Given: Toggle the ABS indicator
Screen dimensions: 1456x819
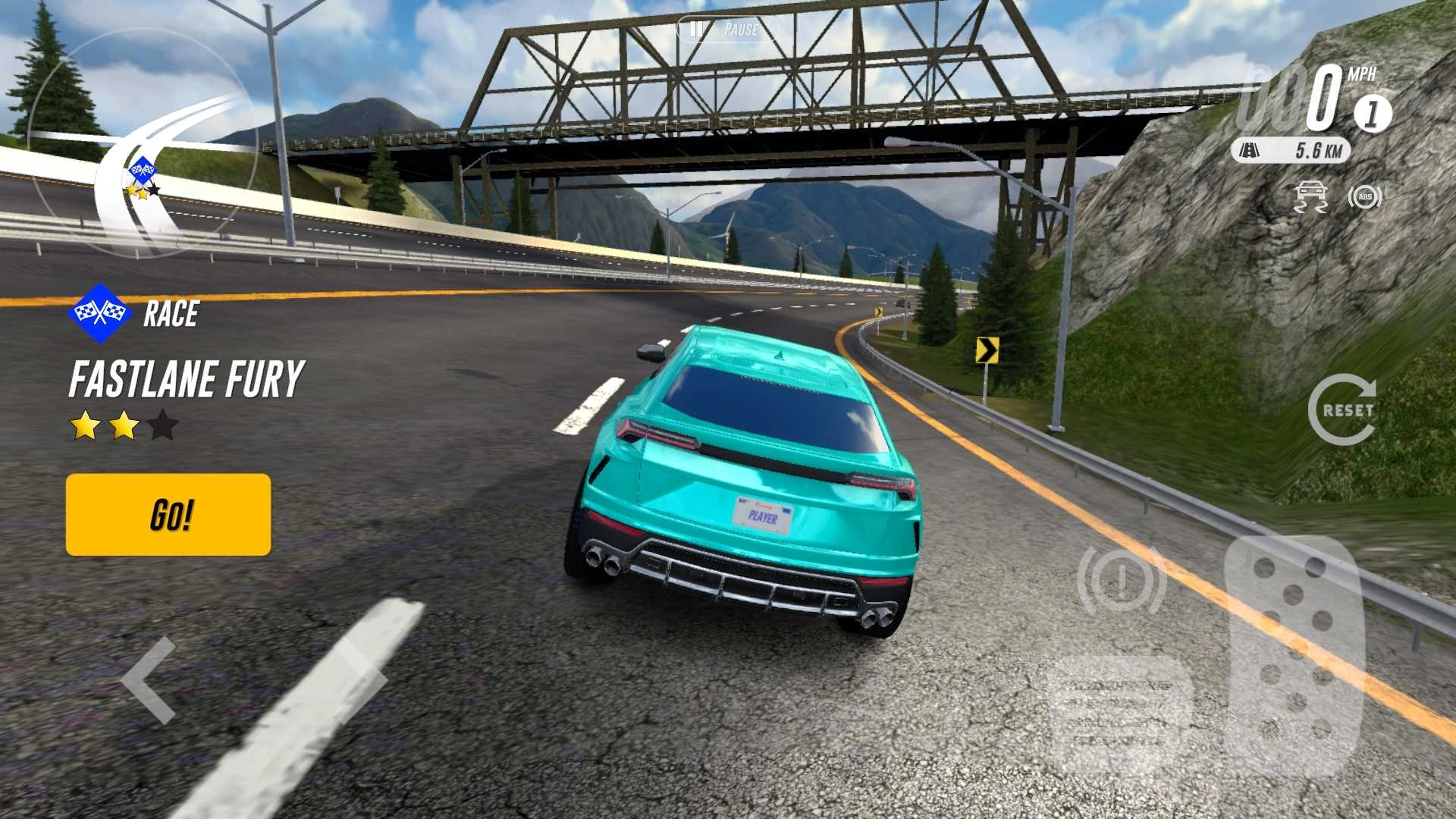Looking at the screenshot, I should 1365,197.
